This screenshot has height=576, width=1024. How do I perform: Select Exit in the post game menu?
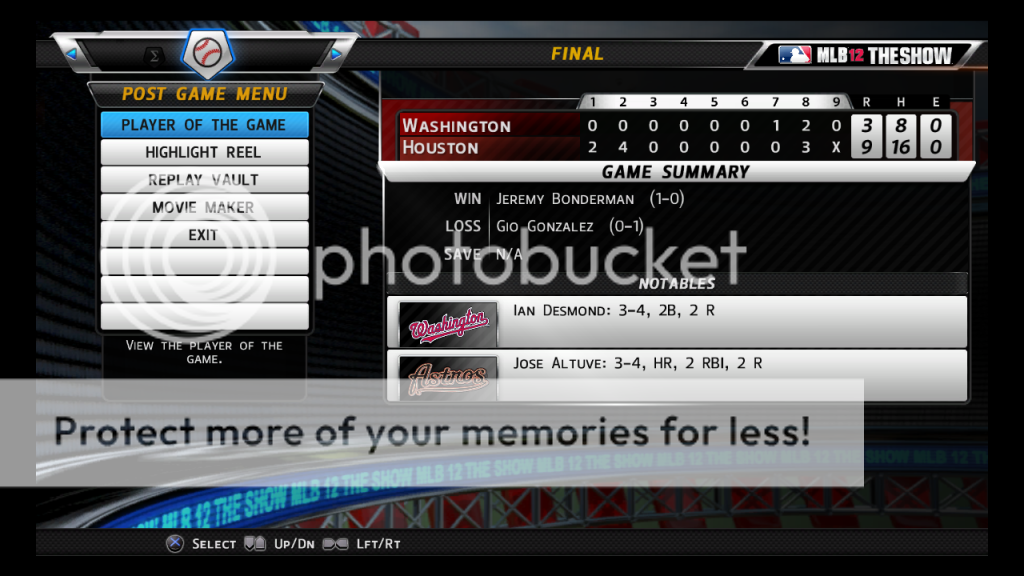(204, 235)
